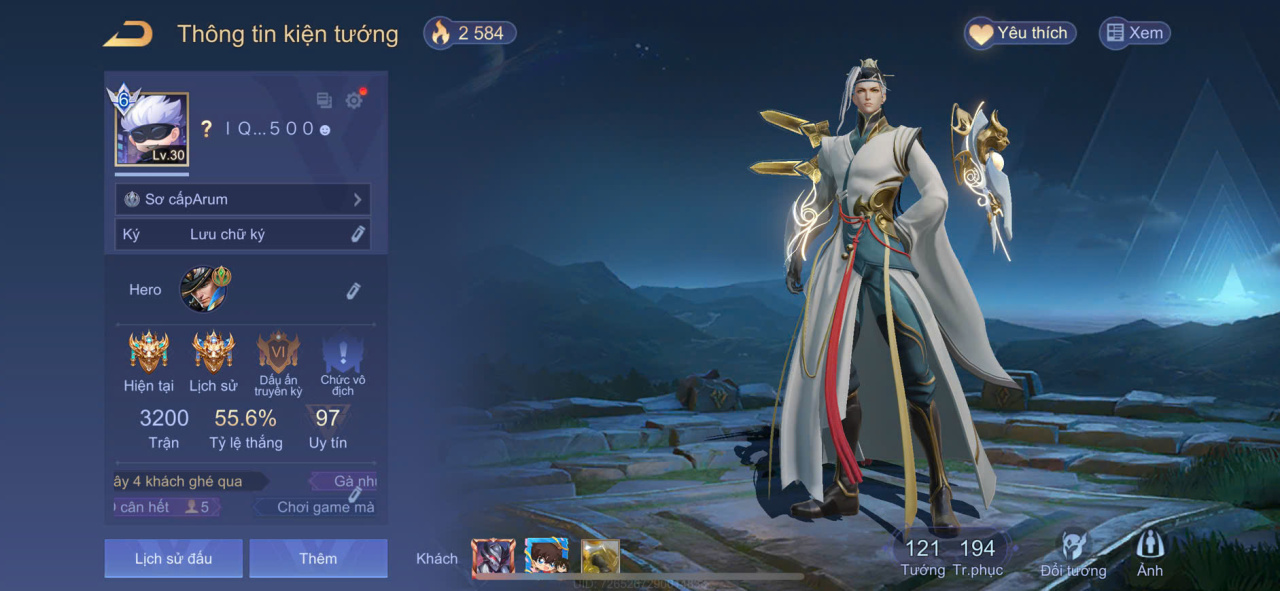Open the profile settings gear icon
The height and width of the screenshot is (591, 1280).
pyautogui.click(x=354, y=100)
